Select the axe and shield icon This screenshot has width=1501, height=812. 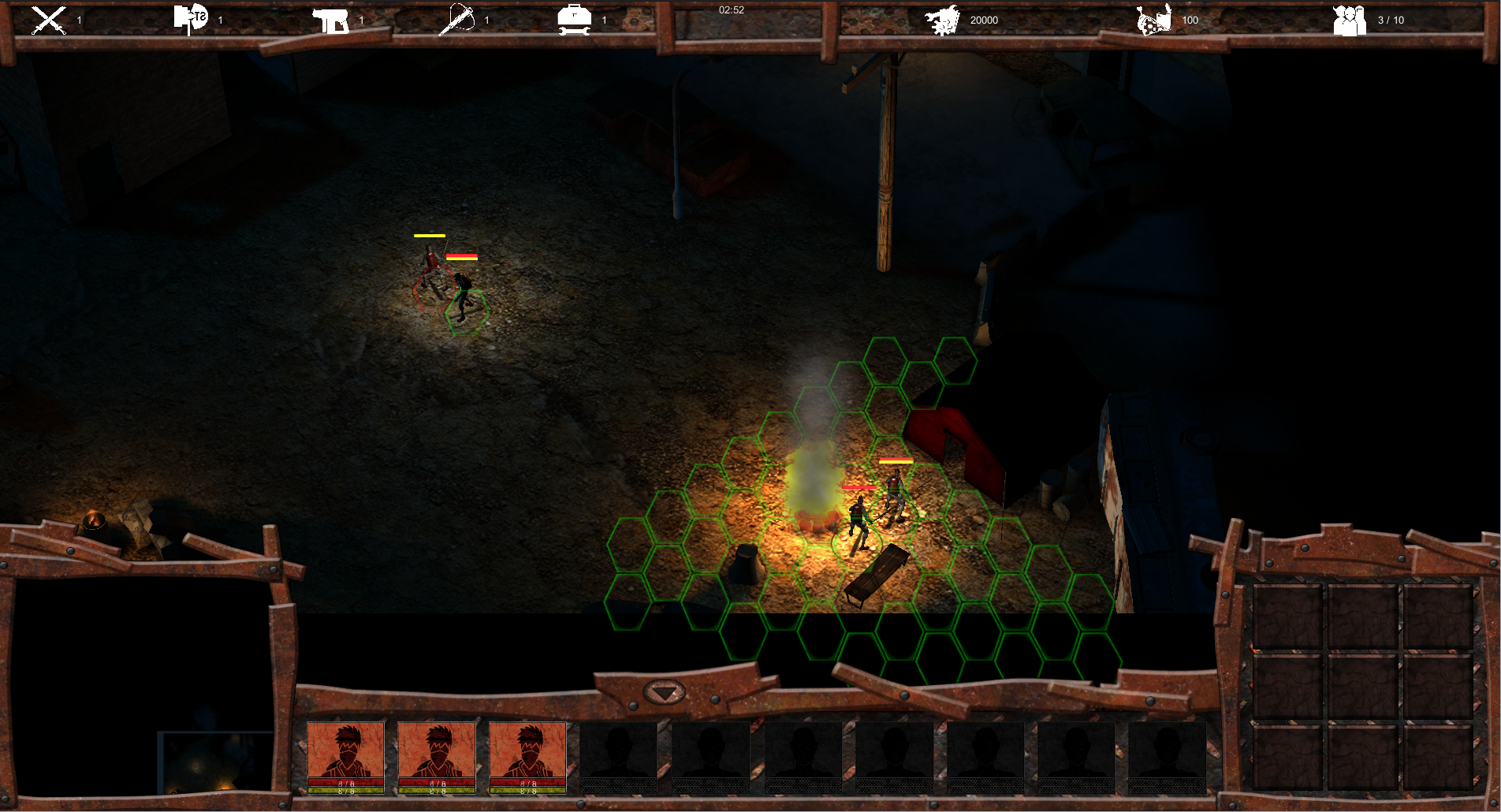click(190, 19)
